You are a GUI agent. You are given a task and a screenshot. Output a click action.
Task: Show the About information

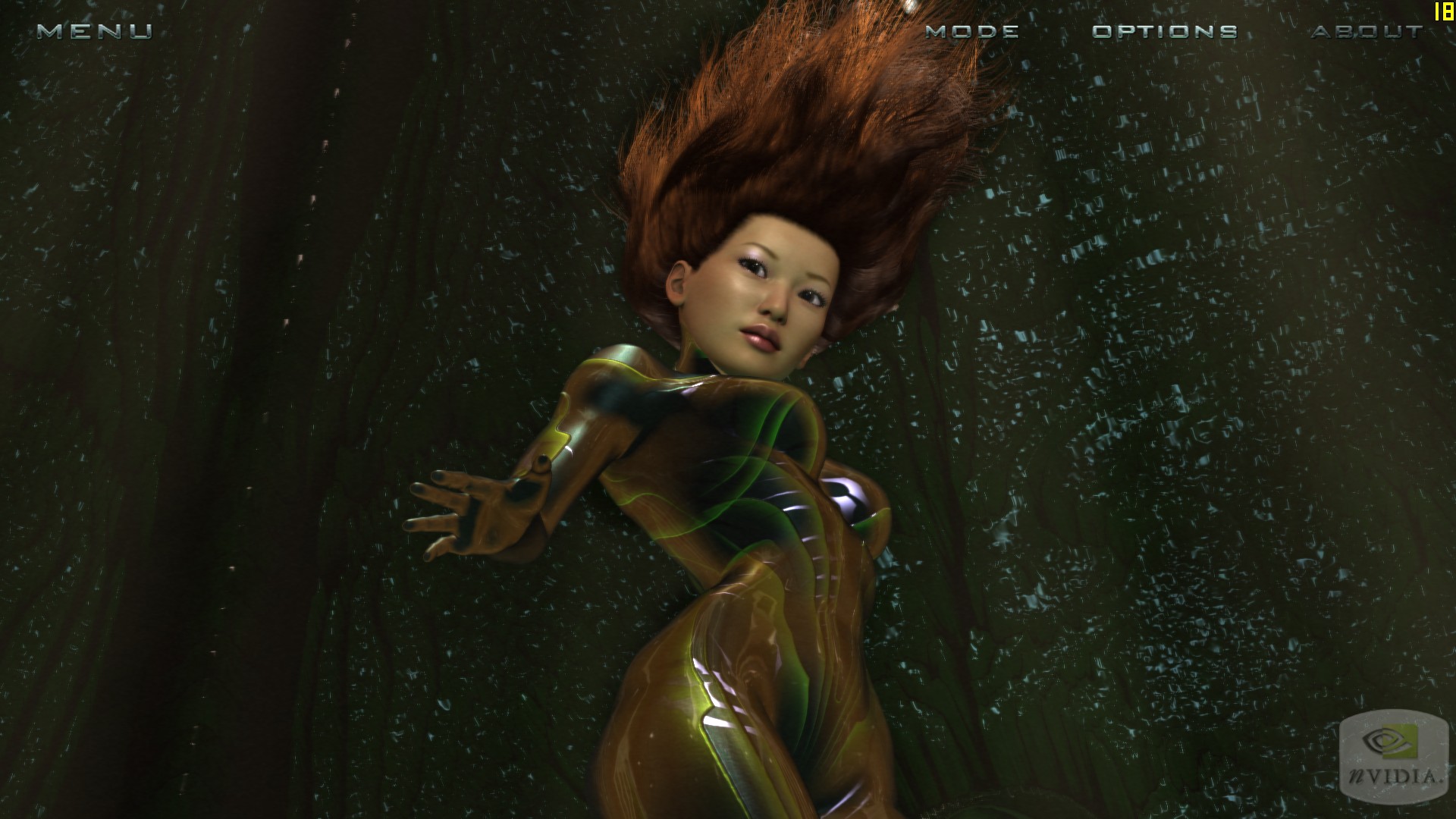tap(1367, 31)
